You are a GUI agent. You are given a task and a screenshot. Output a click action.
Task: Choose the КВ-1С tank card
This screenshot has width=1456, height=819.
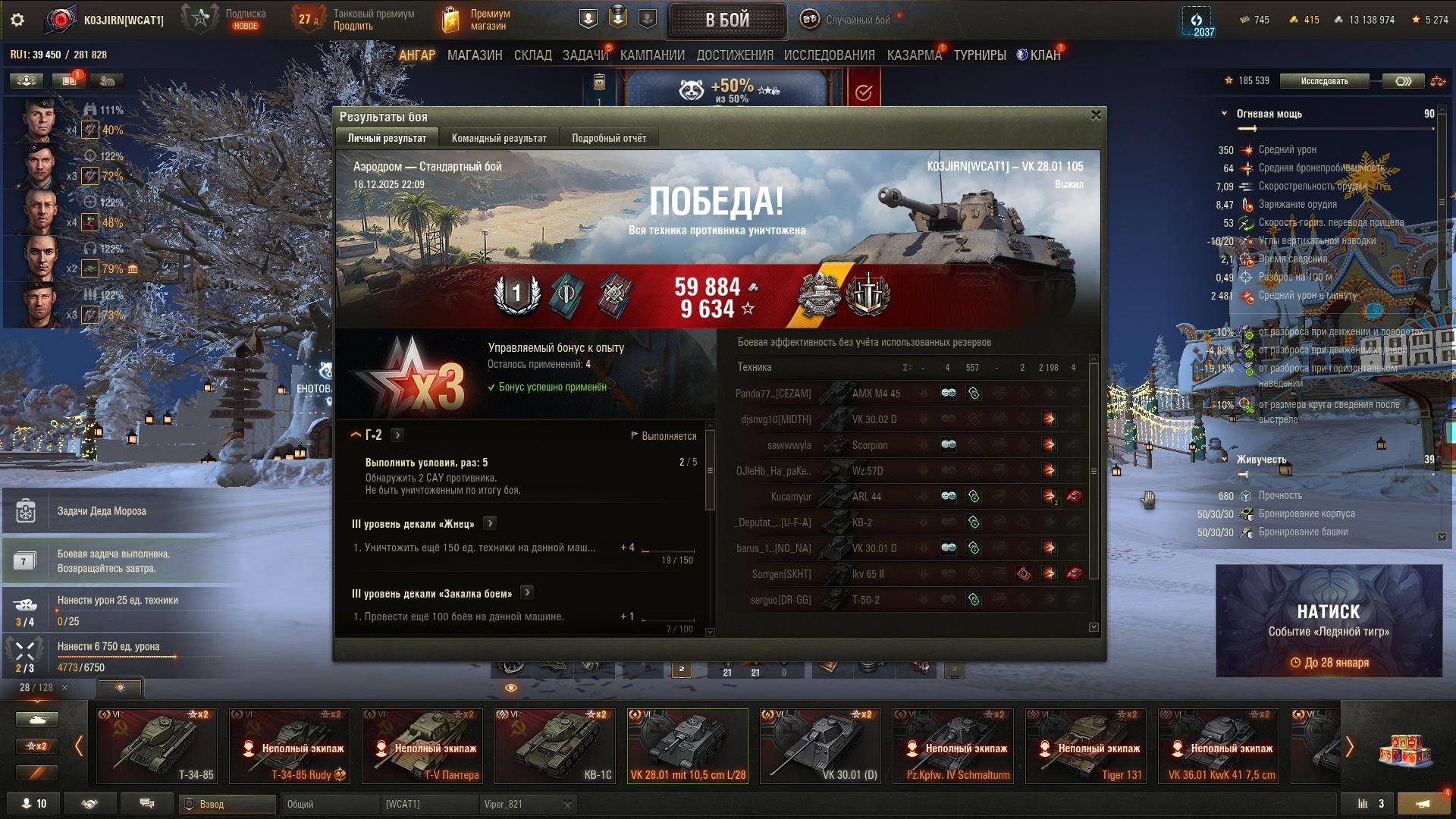click(x=554, y=745)
